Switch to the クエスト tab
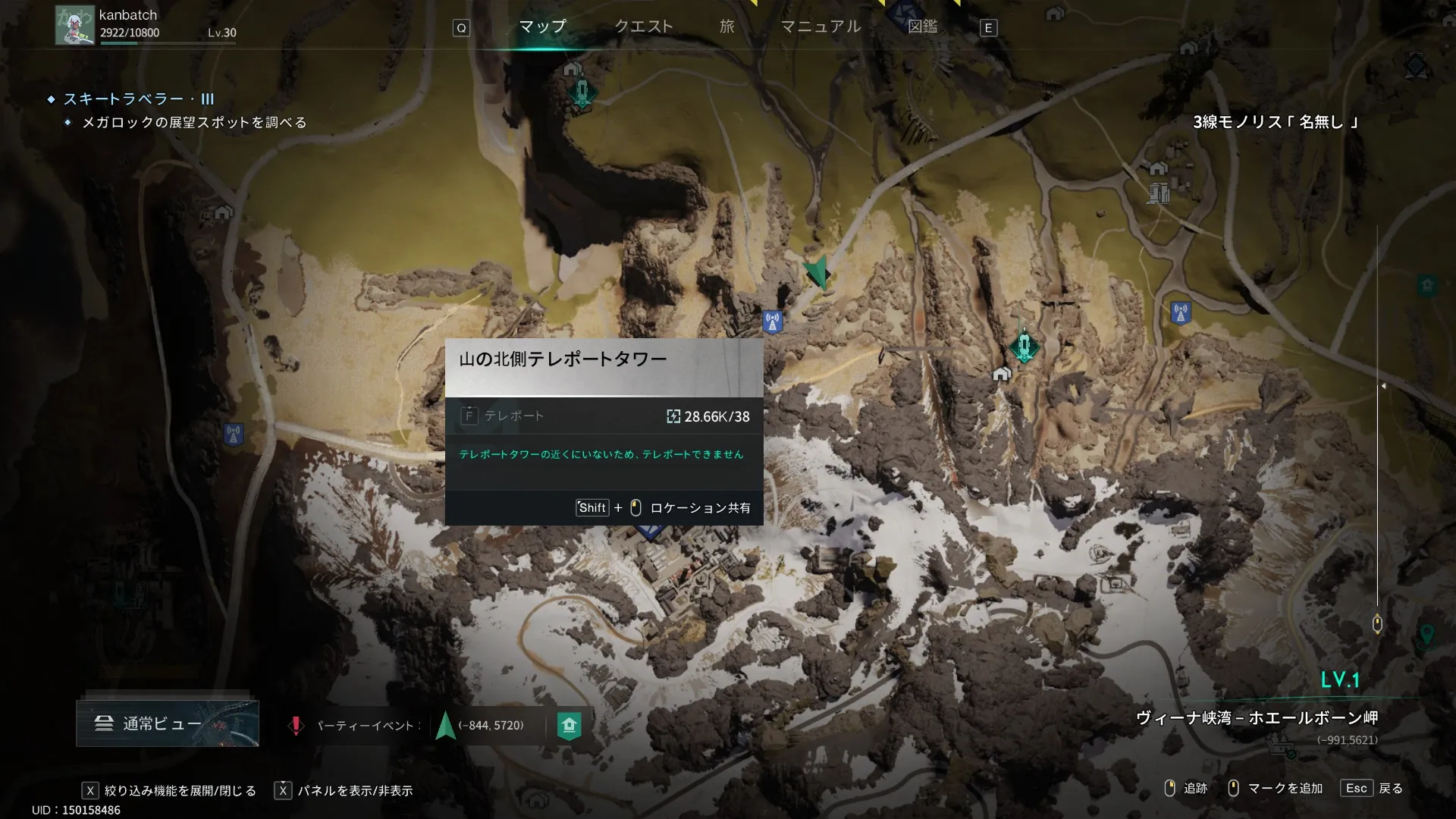The width and height of the screenshot is (1456, 819). pos(643,27)
